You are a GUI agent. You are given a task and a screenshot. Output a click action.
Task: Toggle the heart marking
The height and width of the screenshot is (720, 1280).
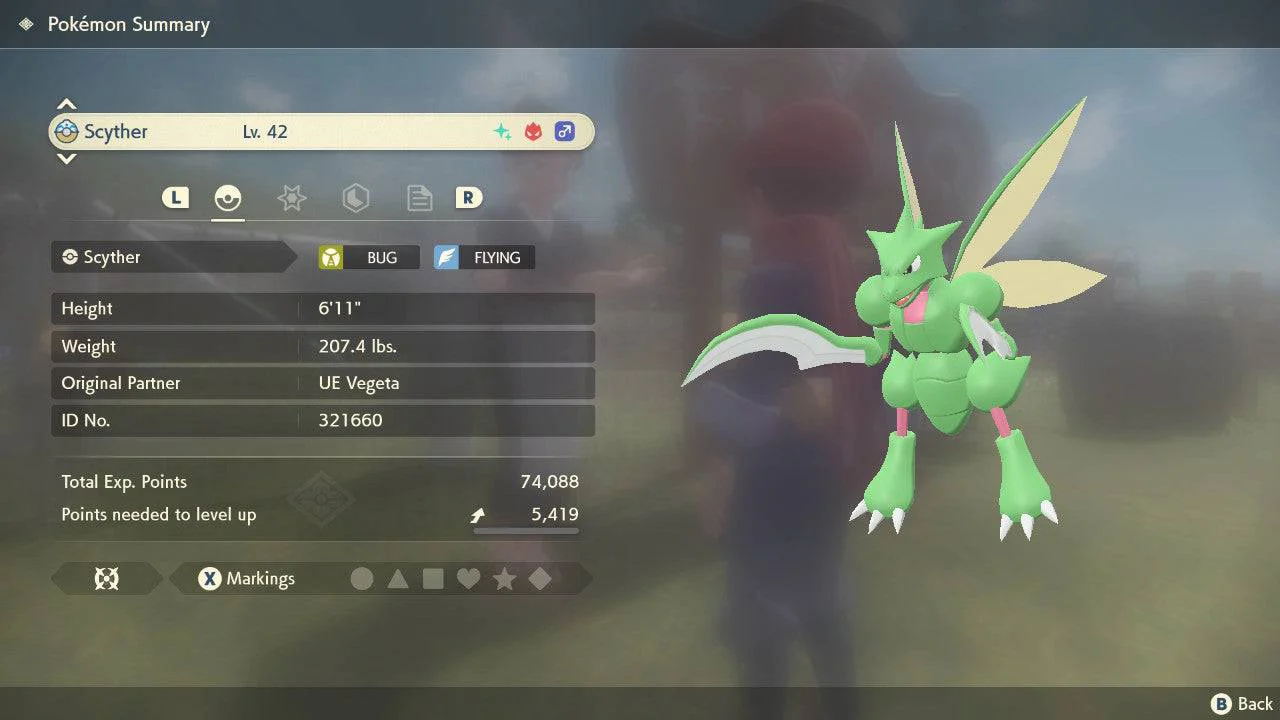pyautogui.click(x=468, y=579)
